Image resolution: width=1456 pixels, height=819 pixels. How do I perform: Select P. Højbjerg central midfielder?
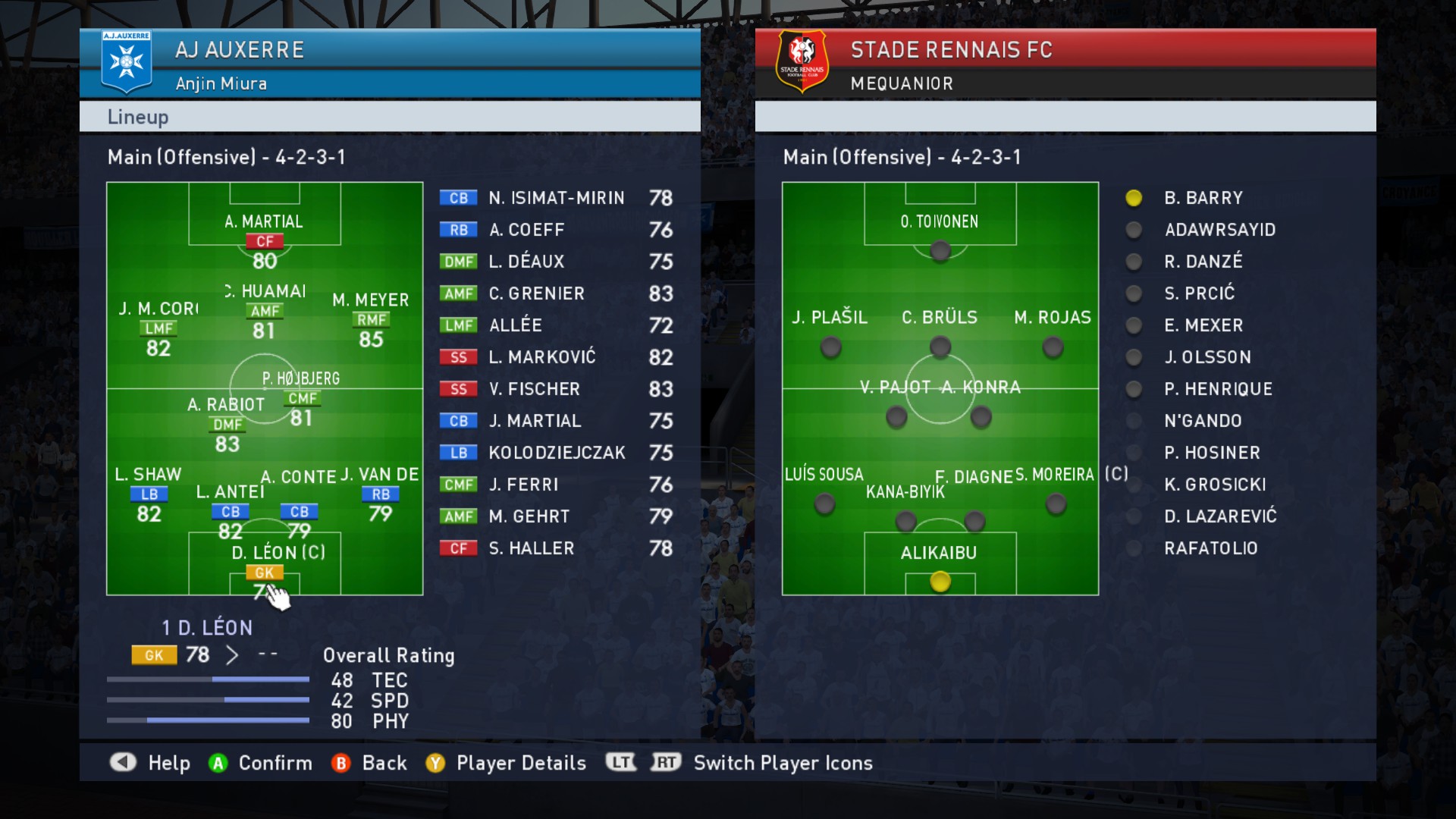pos(302,399)
